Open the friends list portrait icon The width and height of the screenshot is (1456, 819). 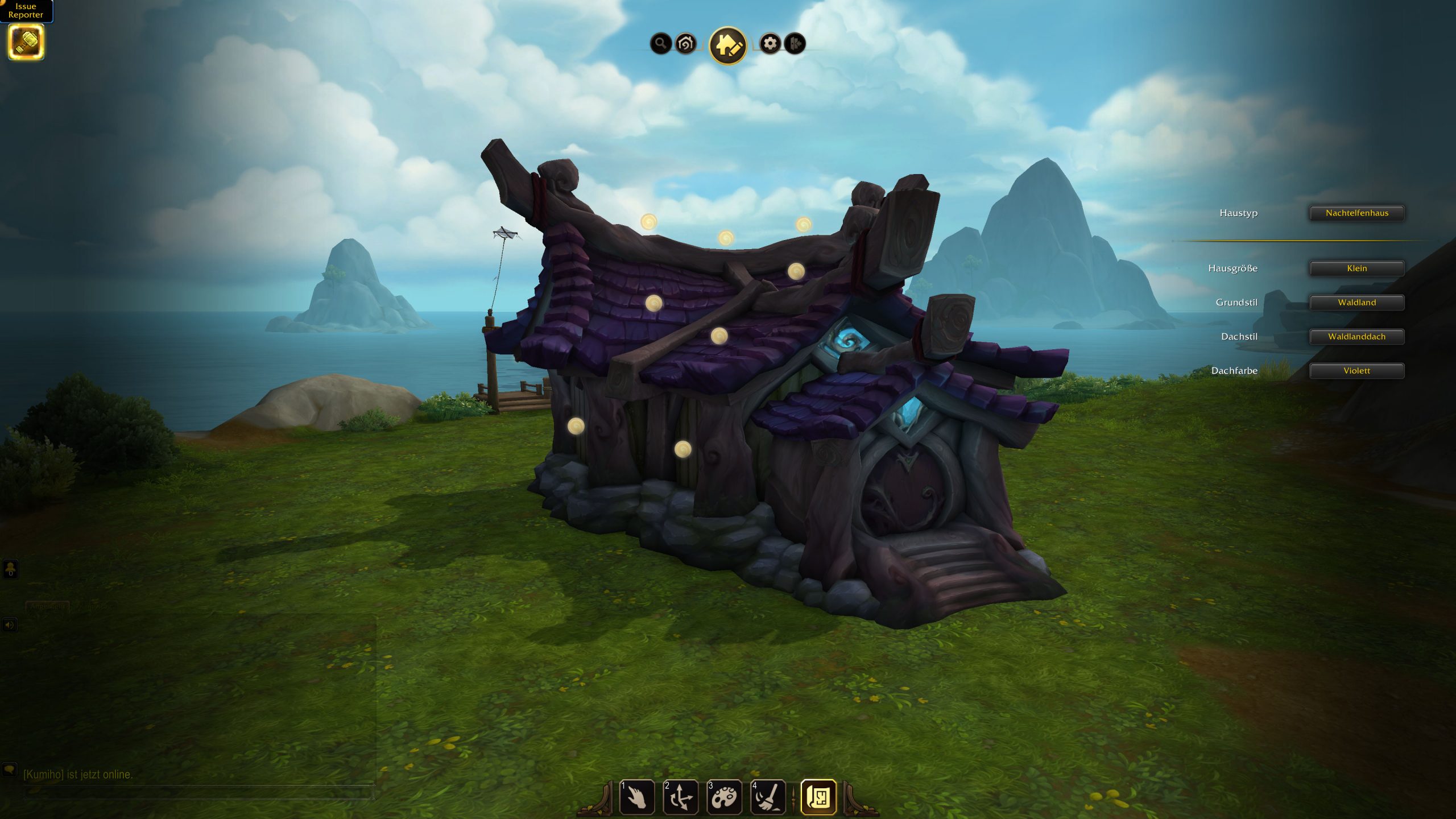coord(10,568)
